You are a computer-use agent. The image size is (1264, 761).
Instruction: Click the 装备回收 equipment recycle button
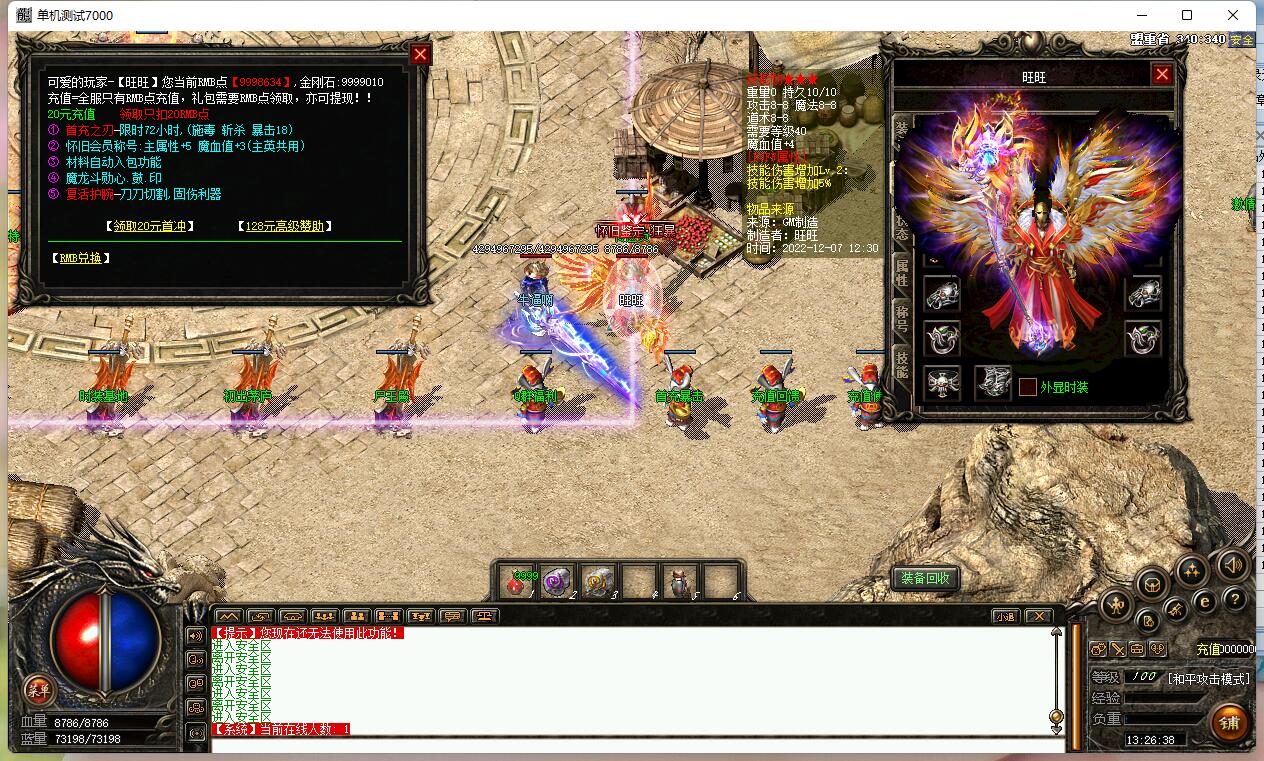click(x=925, y=578)
